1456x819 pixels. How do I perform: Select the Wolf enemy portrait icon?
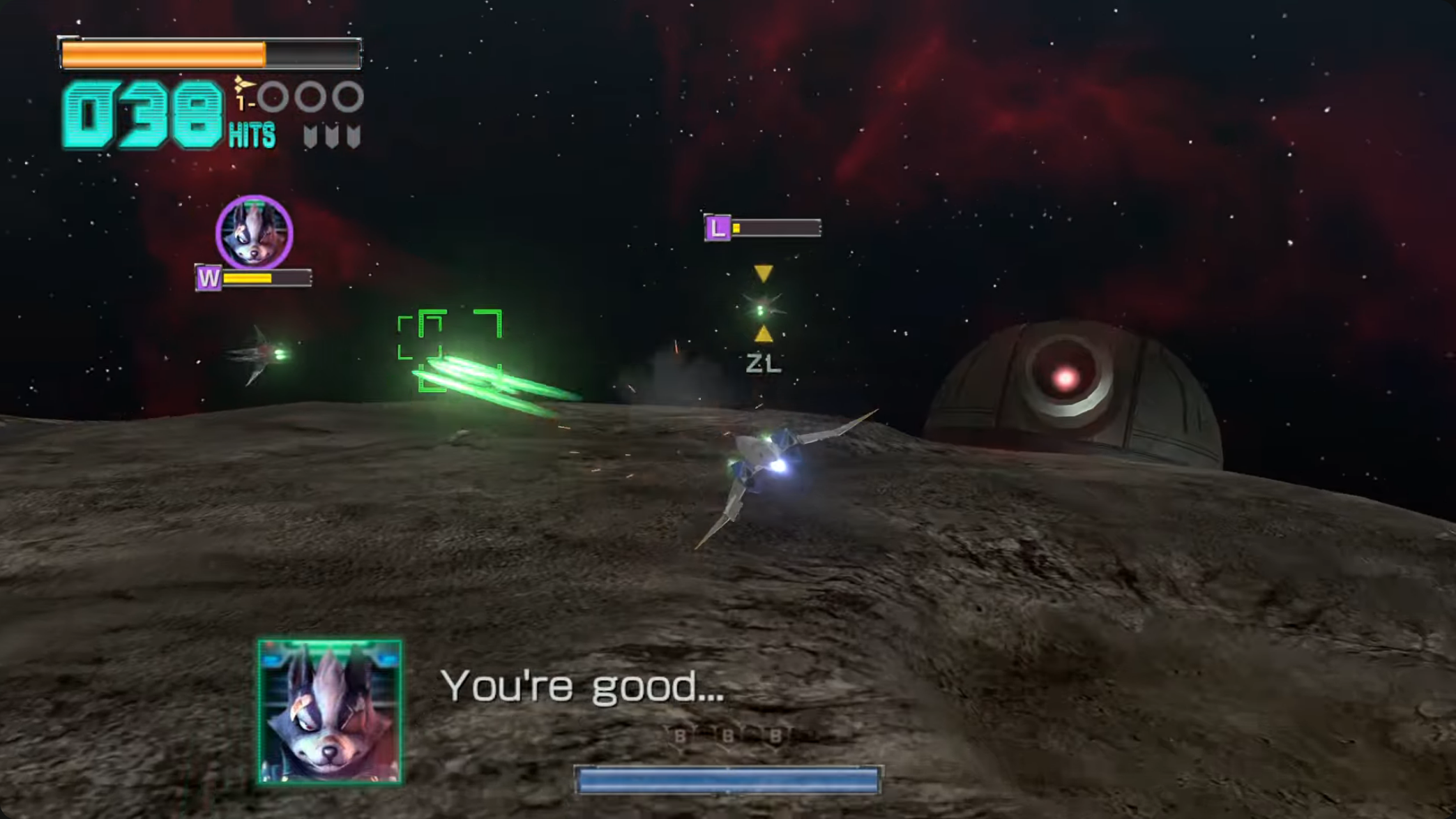[255, 233]
